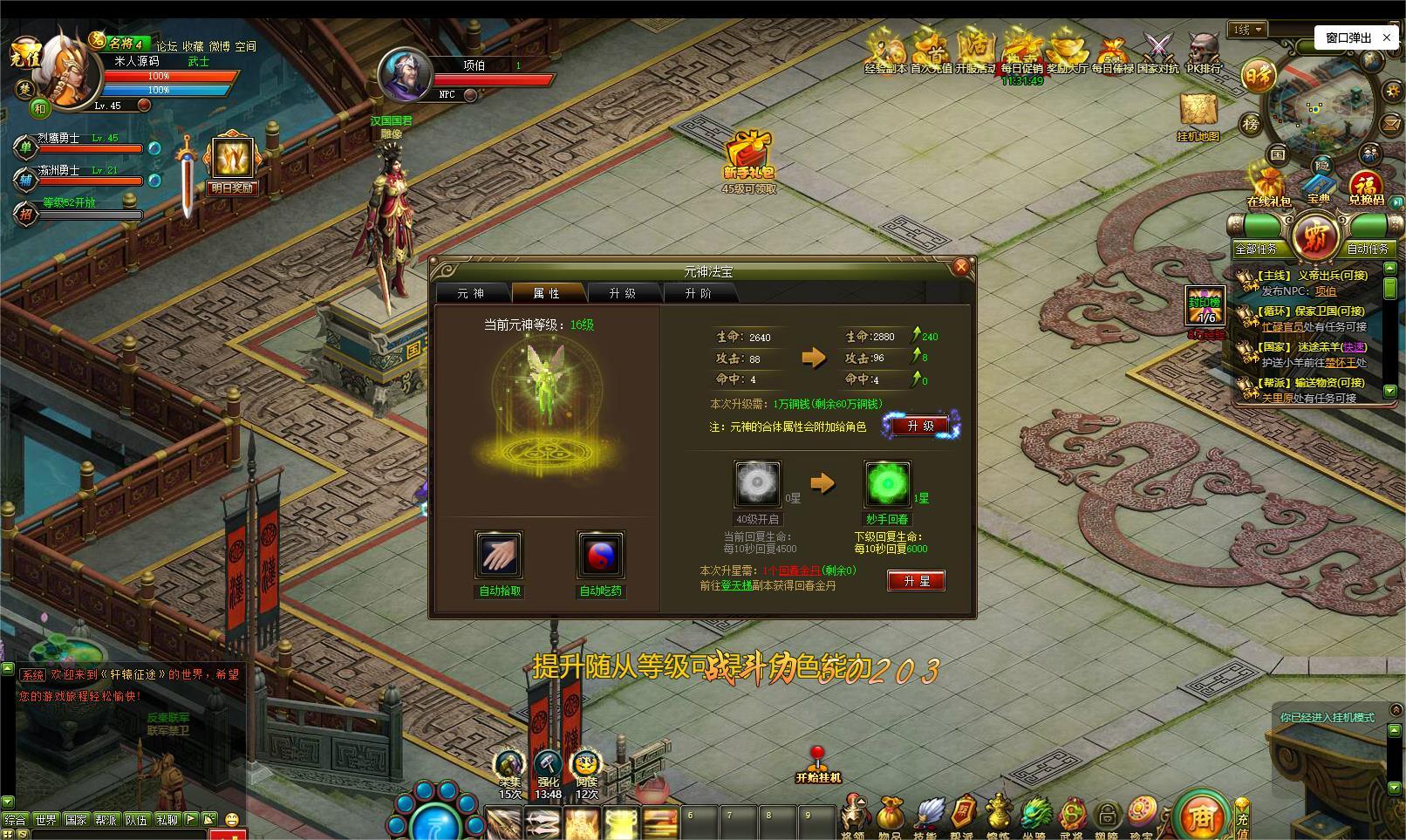
Task: Show the 全部任务 quest list
Action: point(1256,249)
